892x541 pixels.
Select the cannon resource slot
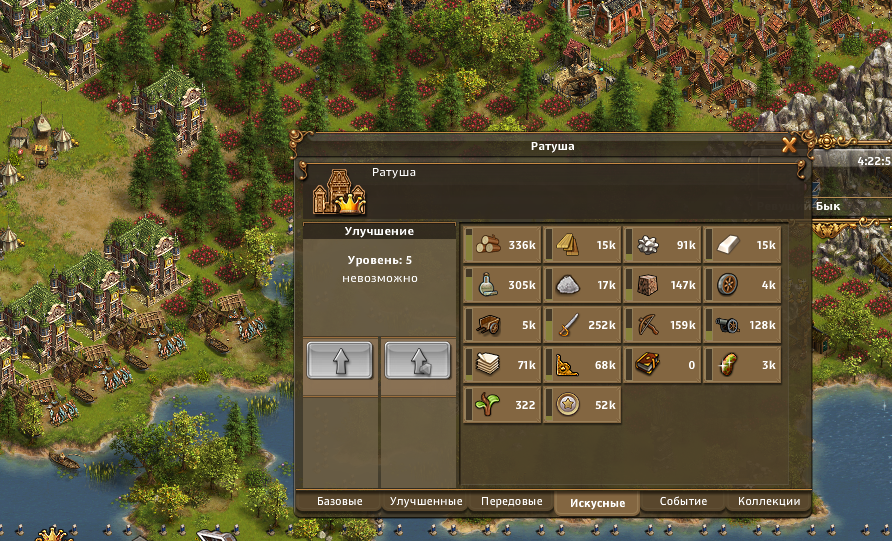pos(743,325)
